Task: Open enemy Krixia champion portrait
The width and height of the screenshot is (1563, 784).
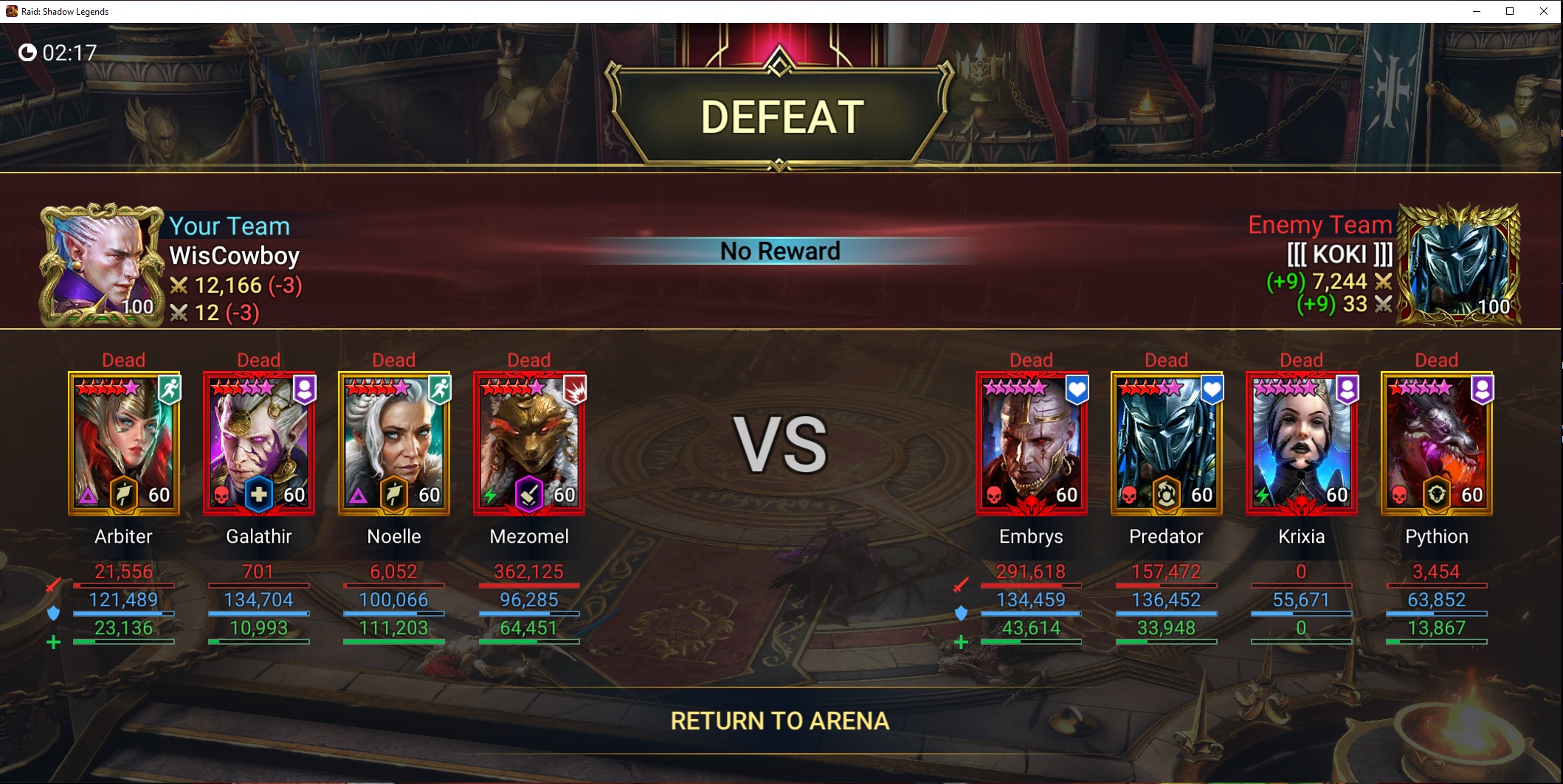Action: tap(1301, 443)
